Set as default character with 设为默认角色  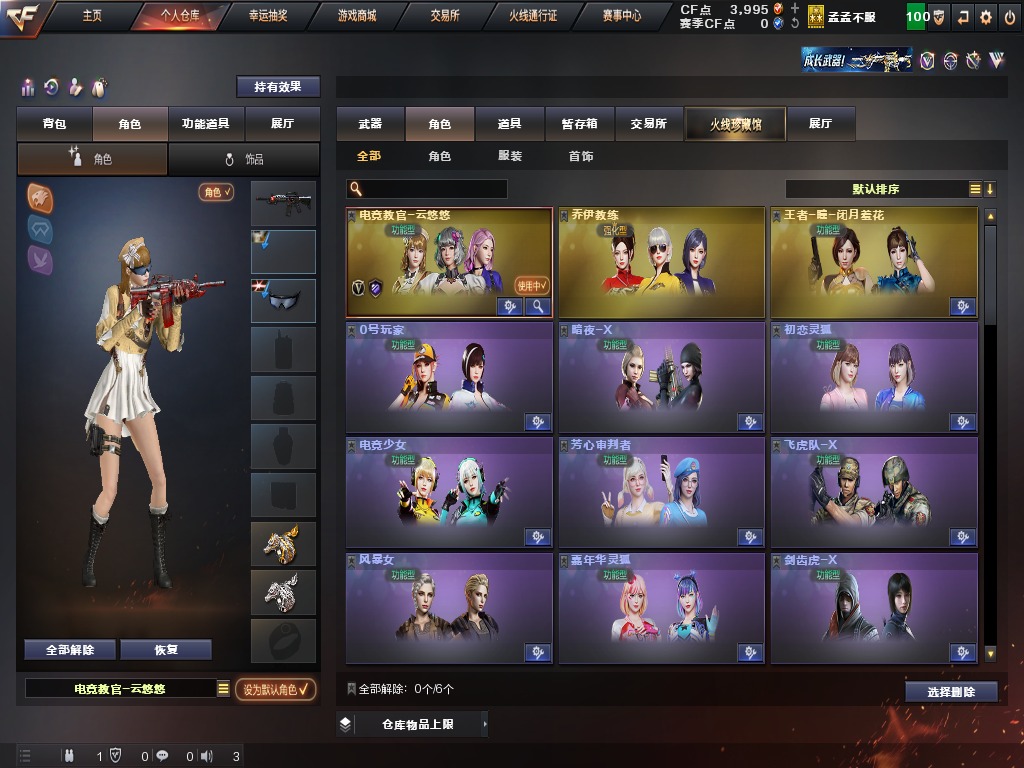[x=275, y=689]
